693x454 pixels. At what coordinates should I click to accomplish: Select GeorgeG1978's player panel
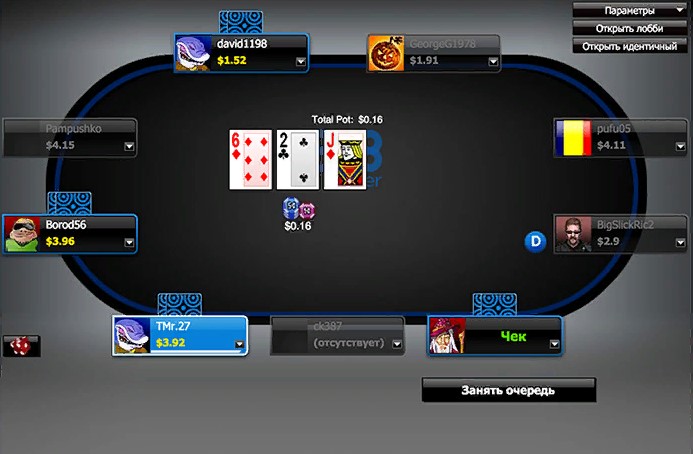(433, 53)
